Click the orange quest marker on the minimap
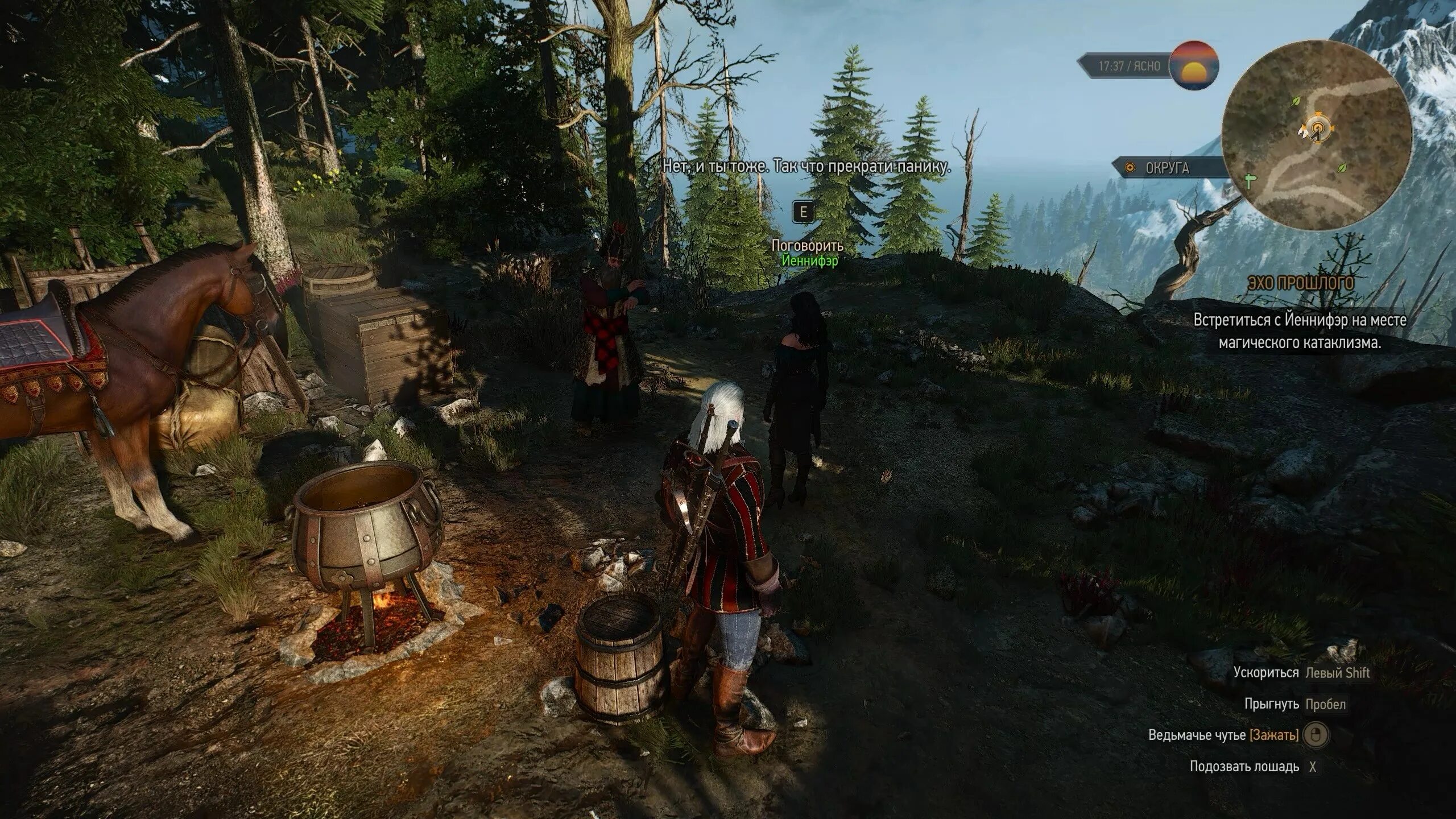Viewport: 1456px width, 819px height. [x=1317, y=131]
